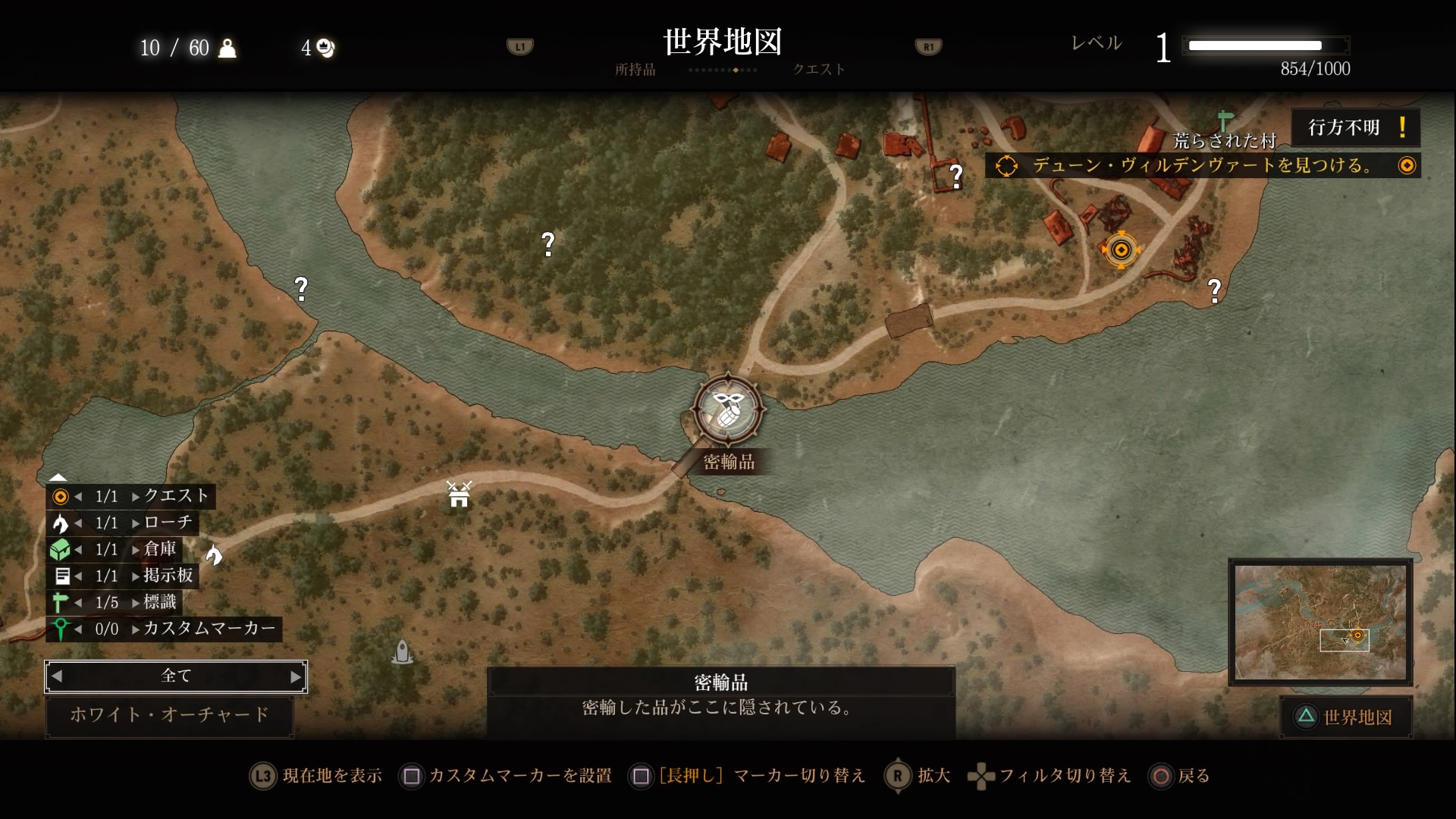Viewport: 1456px width, 819px height.
Task: Select the 倉庫 warehouse icon in the legend
Action: (61, 550)
